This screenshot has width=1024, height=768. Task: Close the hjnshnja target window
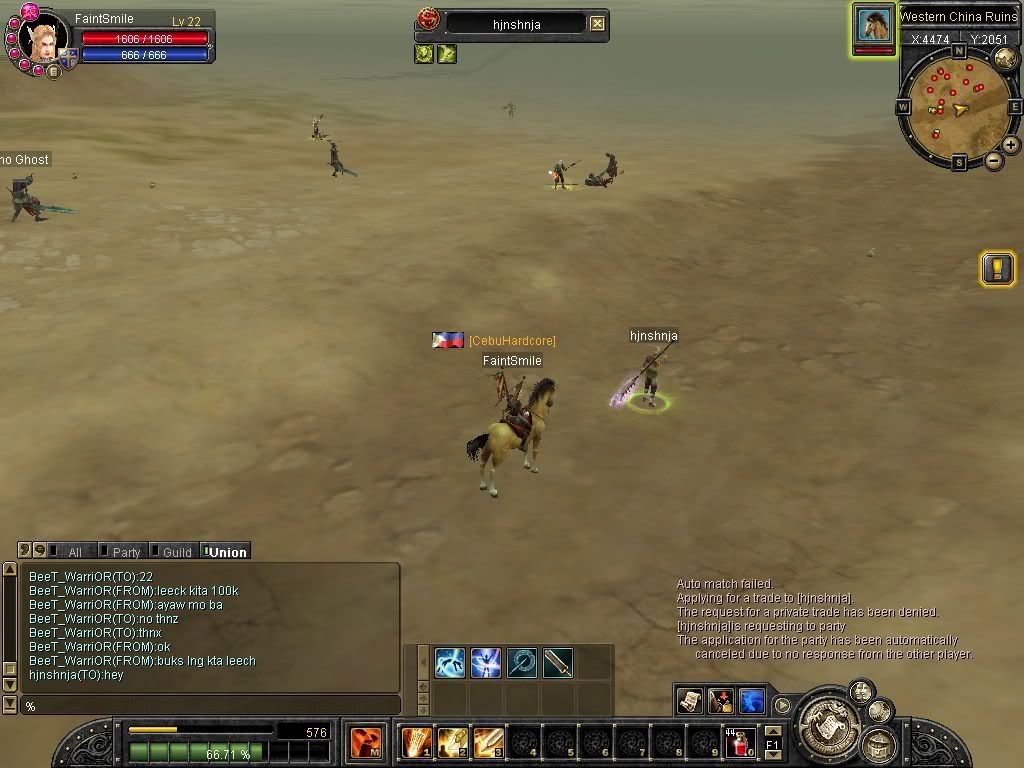597,23
